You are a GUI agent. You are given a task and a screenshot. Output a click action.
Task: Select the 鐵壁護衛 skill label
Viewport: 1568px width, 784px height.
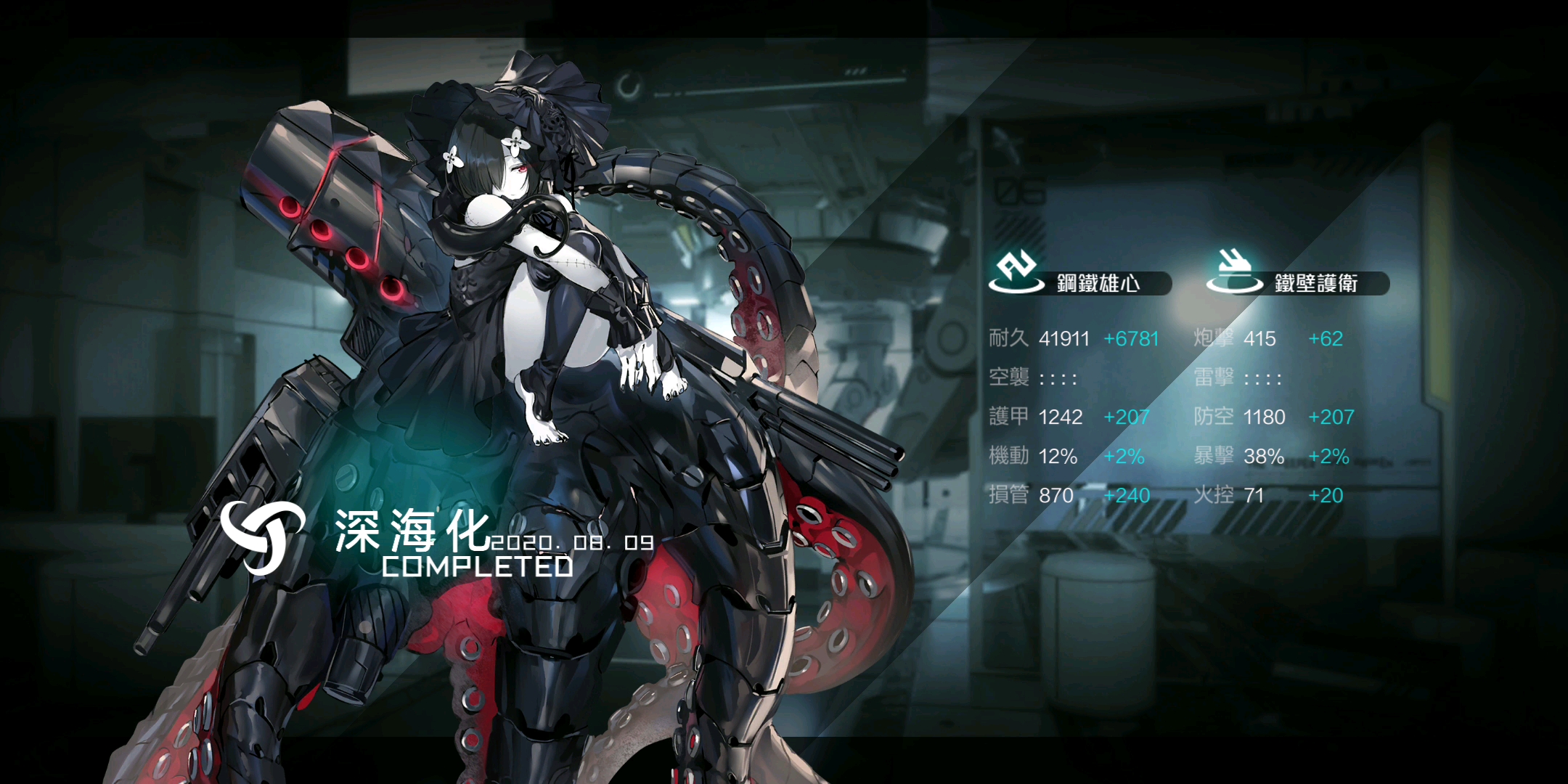[x=1315, y=283]
